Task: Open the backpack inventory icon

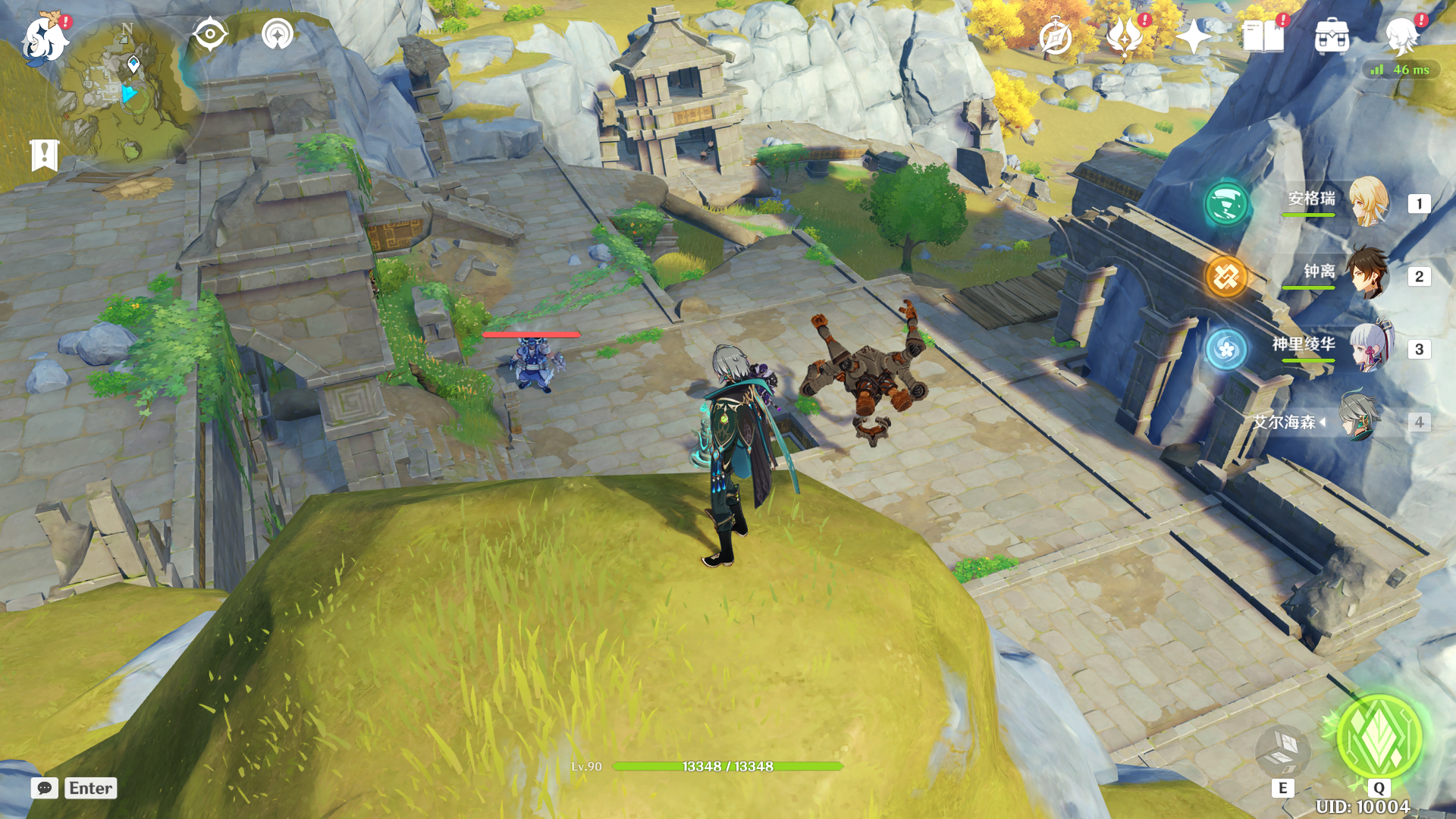Action: point(1332,36)
